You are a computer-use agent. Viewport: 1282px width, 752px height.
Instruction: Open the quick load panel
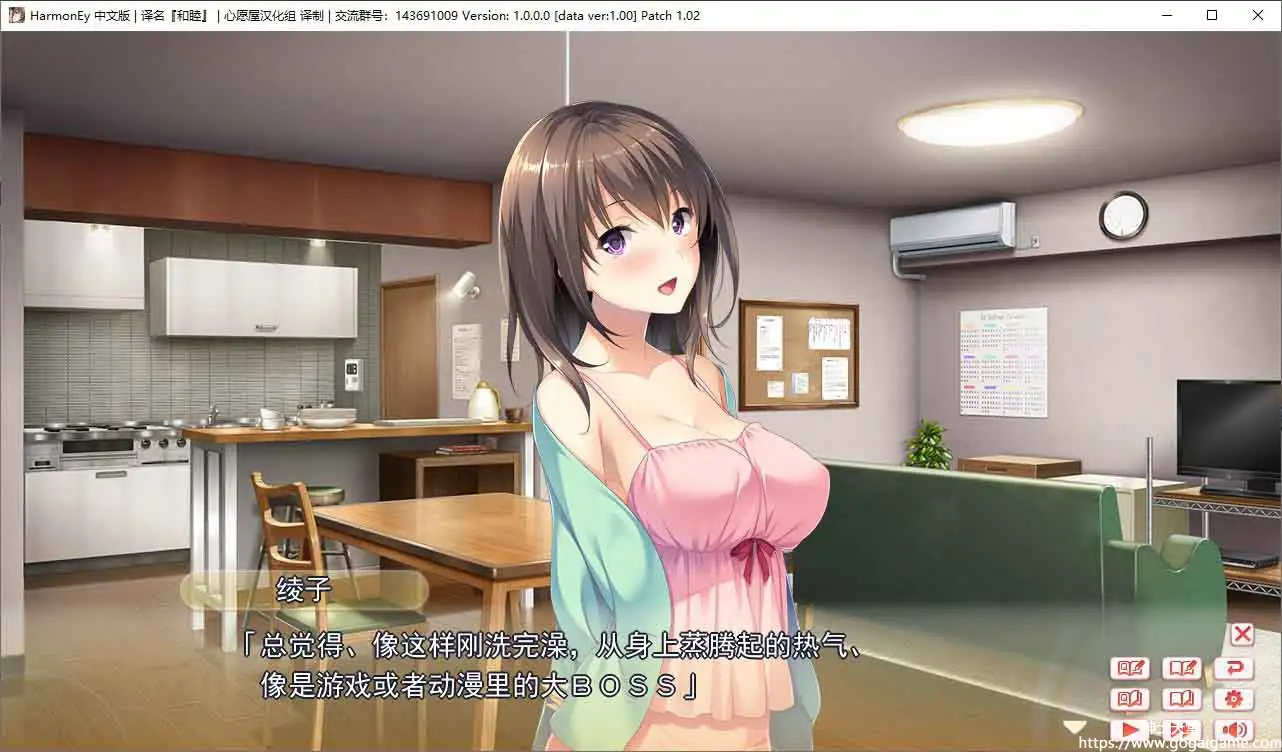pos(1131,698)
